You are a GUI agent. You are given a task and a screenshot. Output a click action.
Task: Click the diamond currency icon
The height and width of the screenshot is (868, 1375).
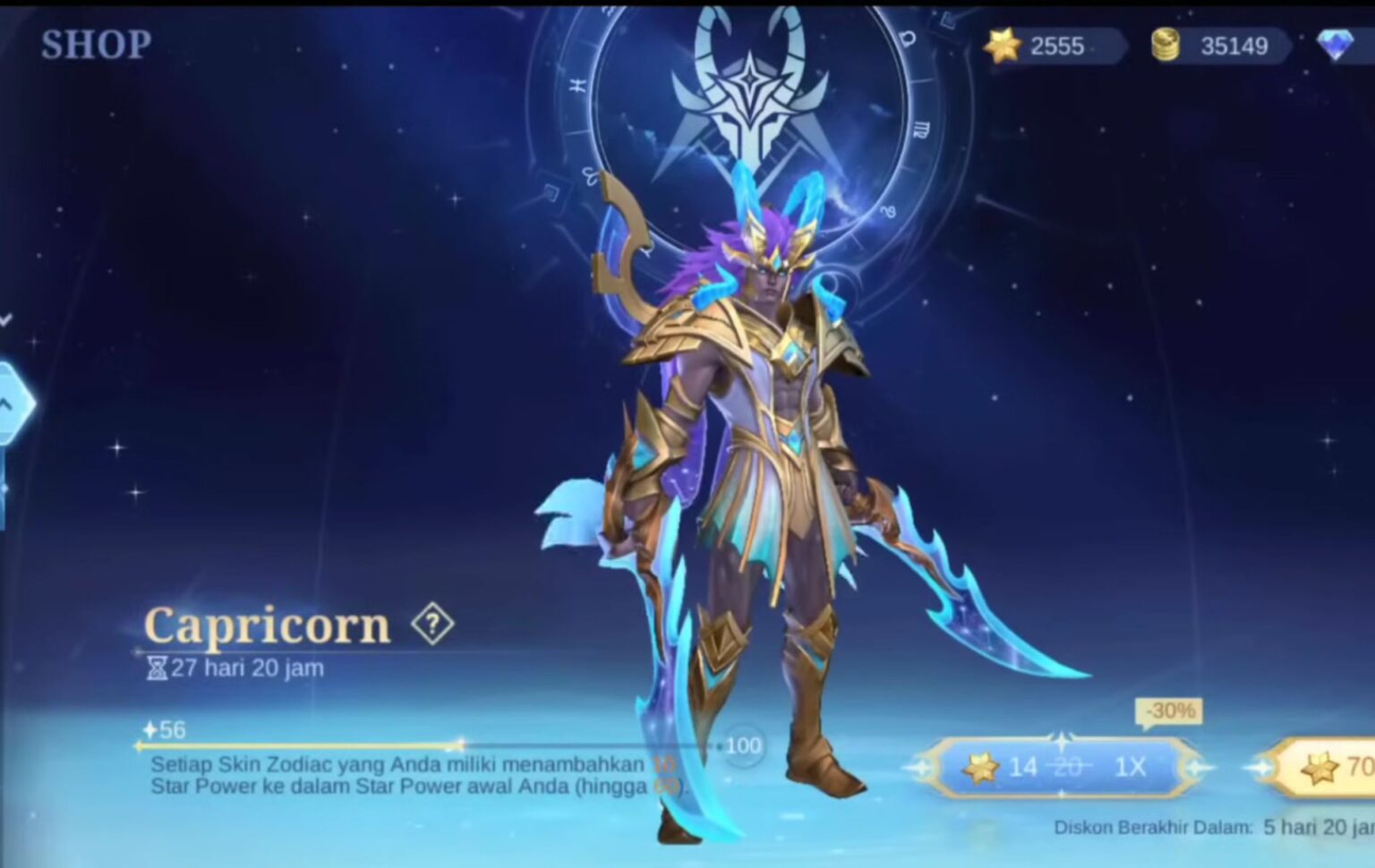pos(1335,44)
